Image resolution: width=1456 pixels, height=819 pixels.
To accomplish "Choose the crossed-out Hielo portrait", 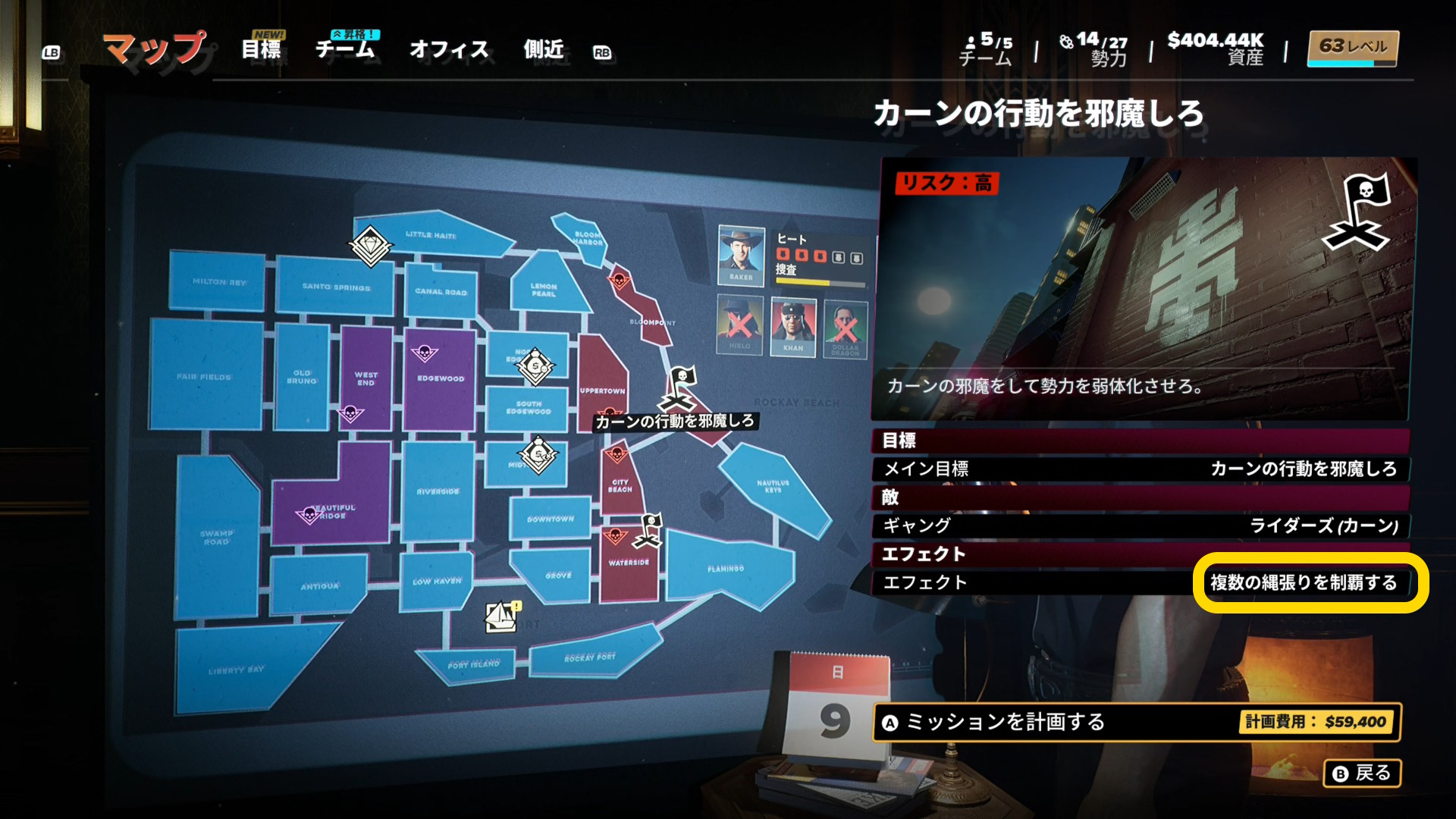I will point(739,325).
